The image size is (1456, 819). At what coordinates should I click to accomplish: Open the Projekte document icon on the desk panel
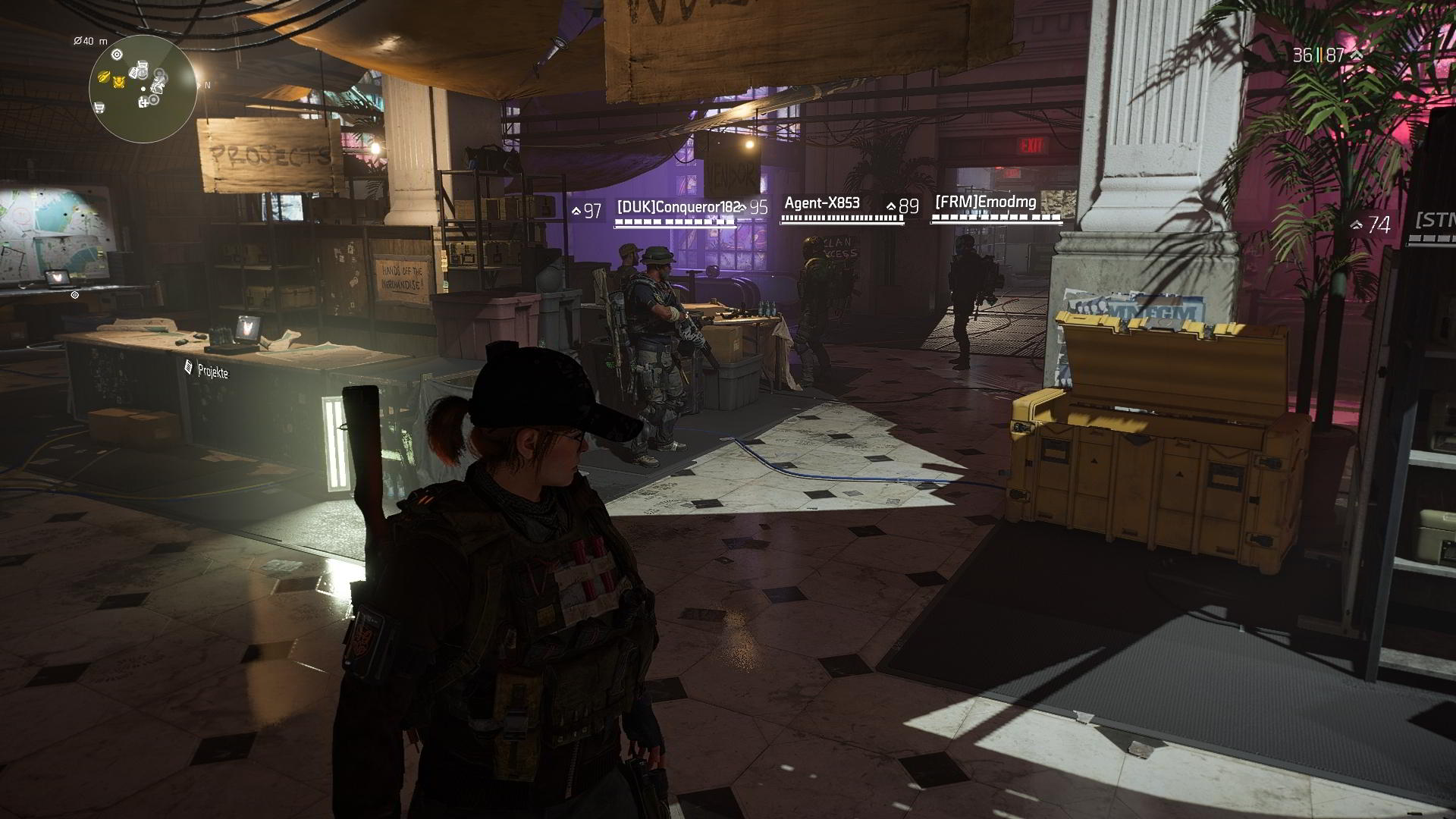coord(187,368)
